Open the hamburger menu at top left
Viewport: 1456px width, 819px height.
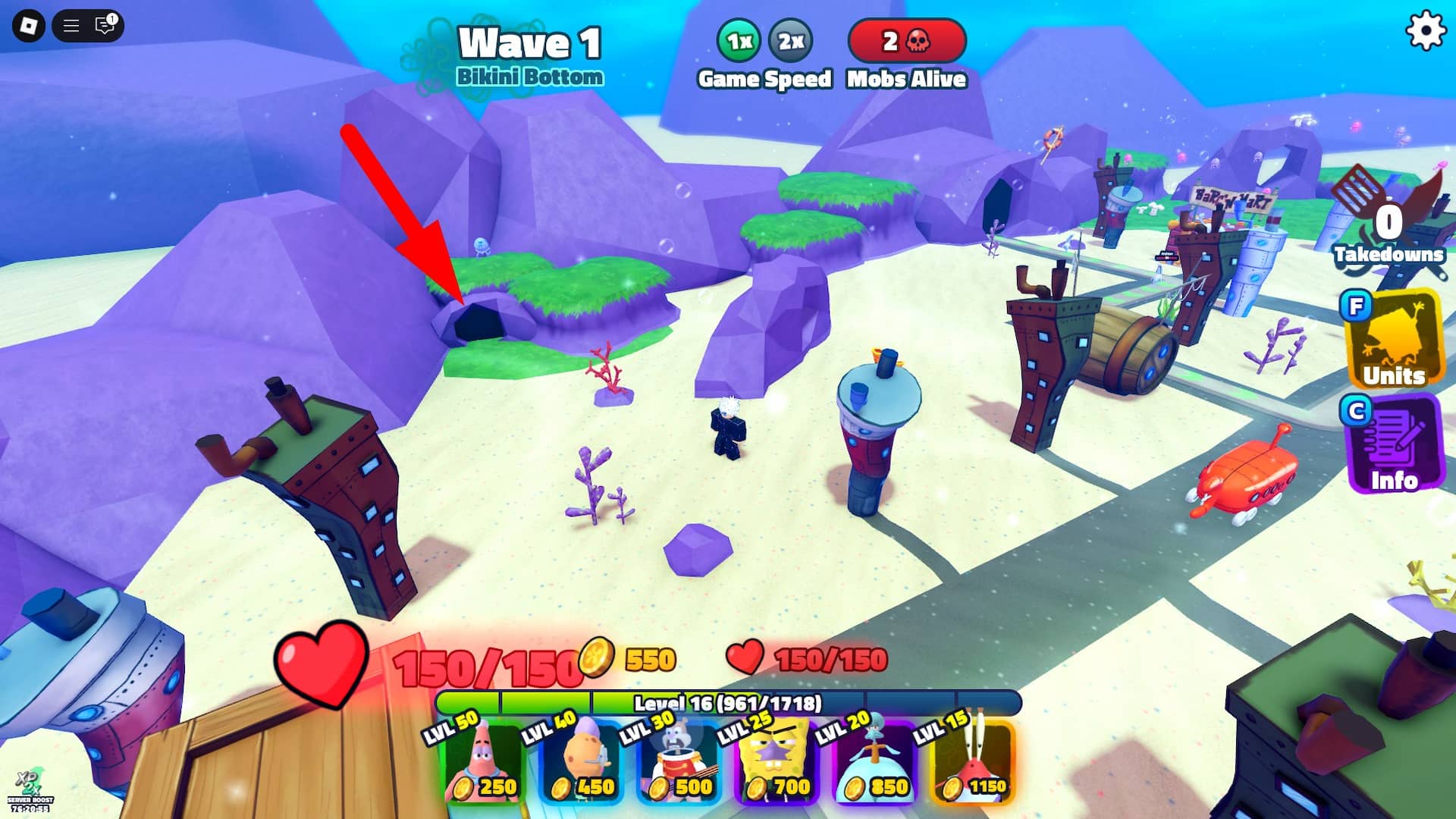tap(71, 26)
